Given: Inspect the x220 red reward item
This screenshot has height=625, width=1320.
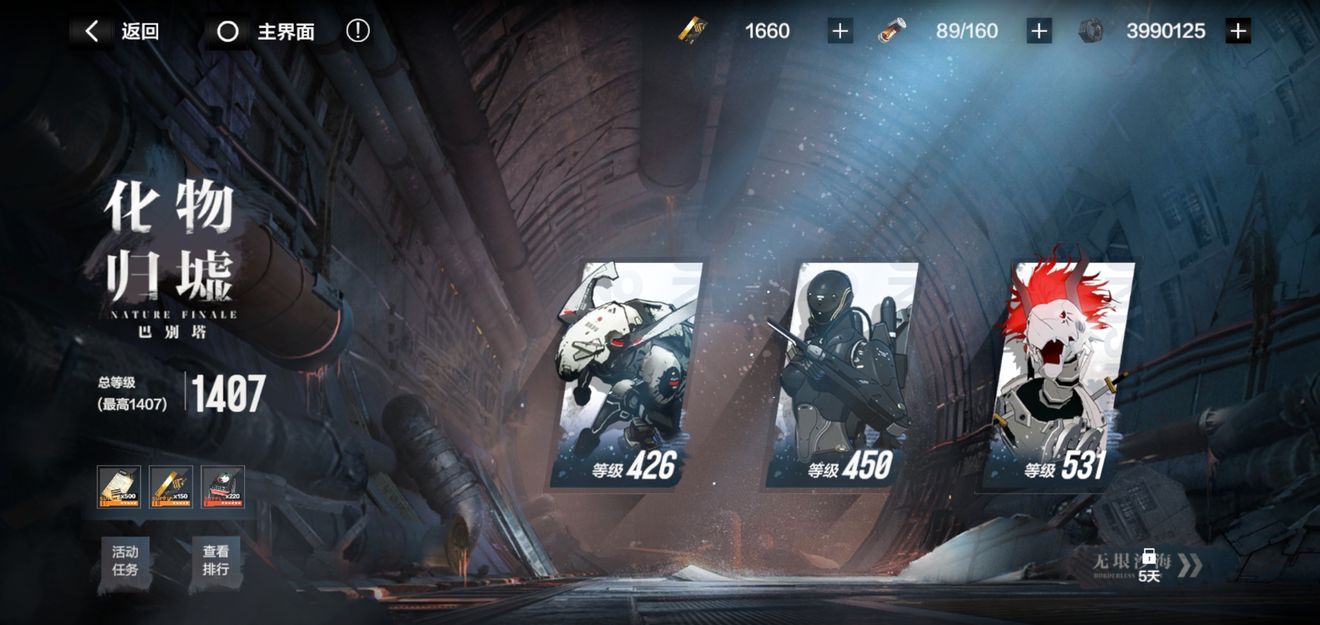Looking at the screenshot, I should [222, 487].
